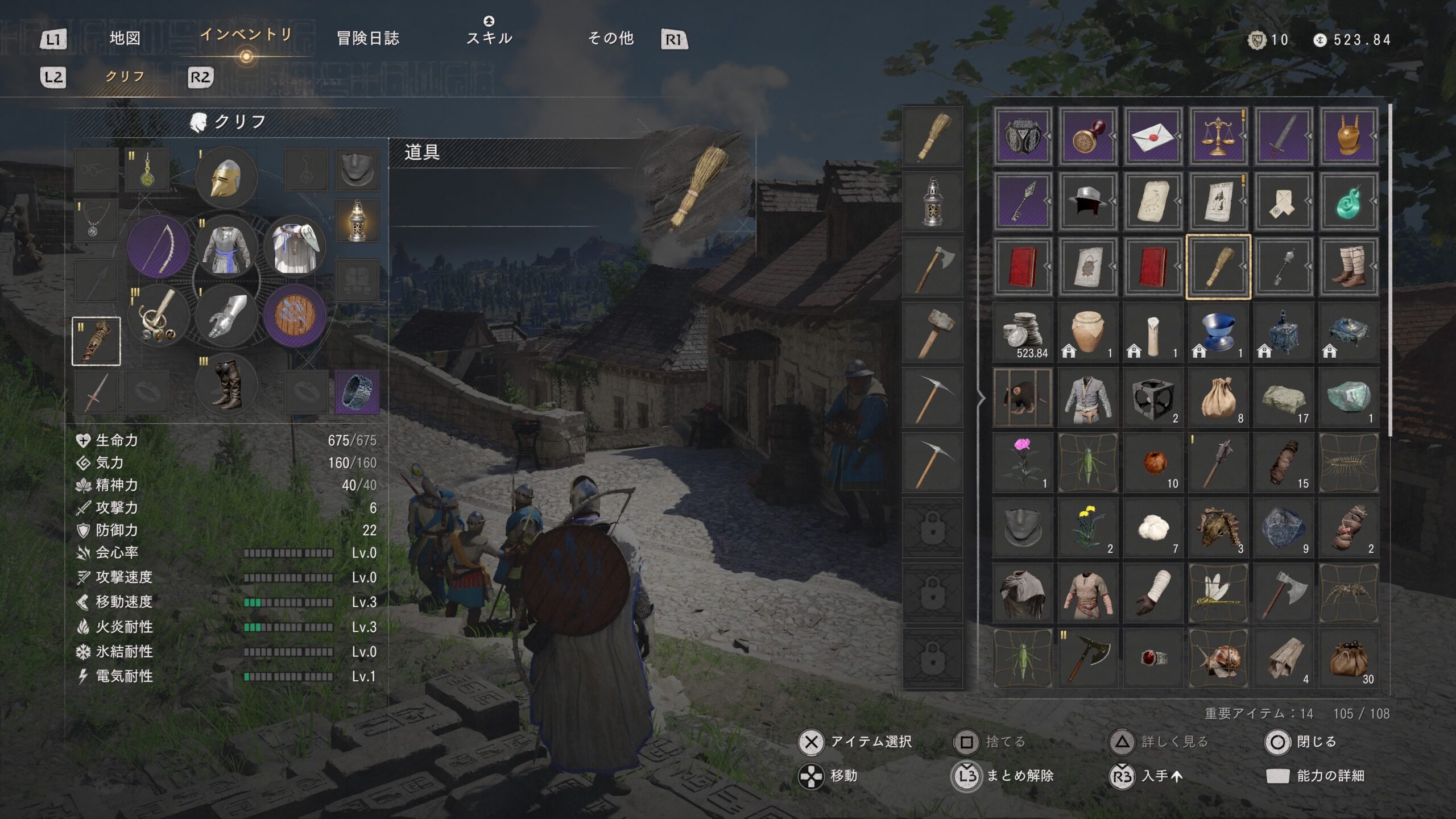Click the equipped steel gauntlet slot

[x=226, y=316]
